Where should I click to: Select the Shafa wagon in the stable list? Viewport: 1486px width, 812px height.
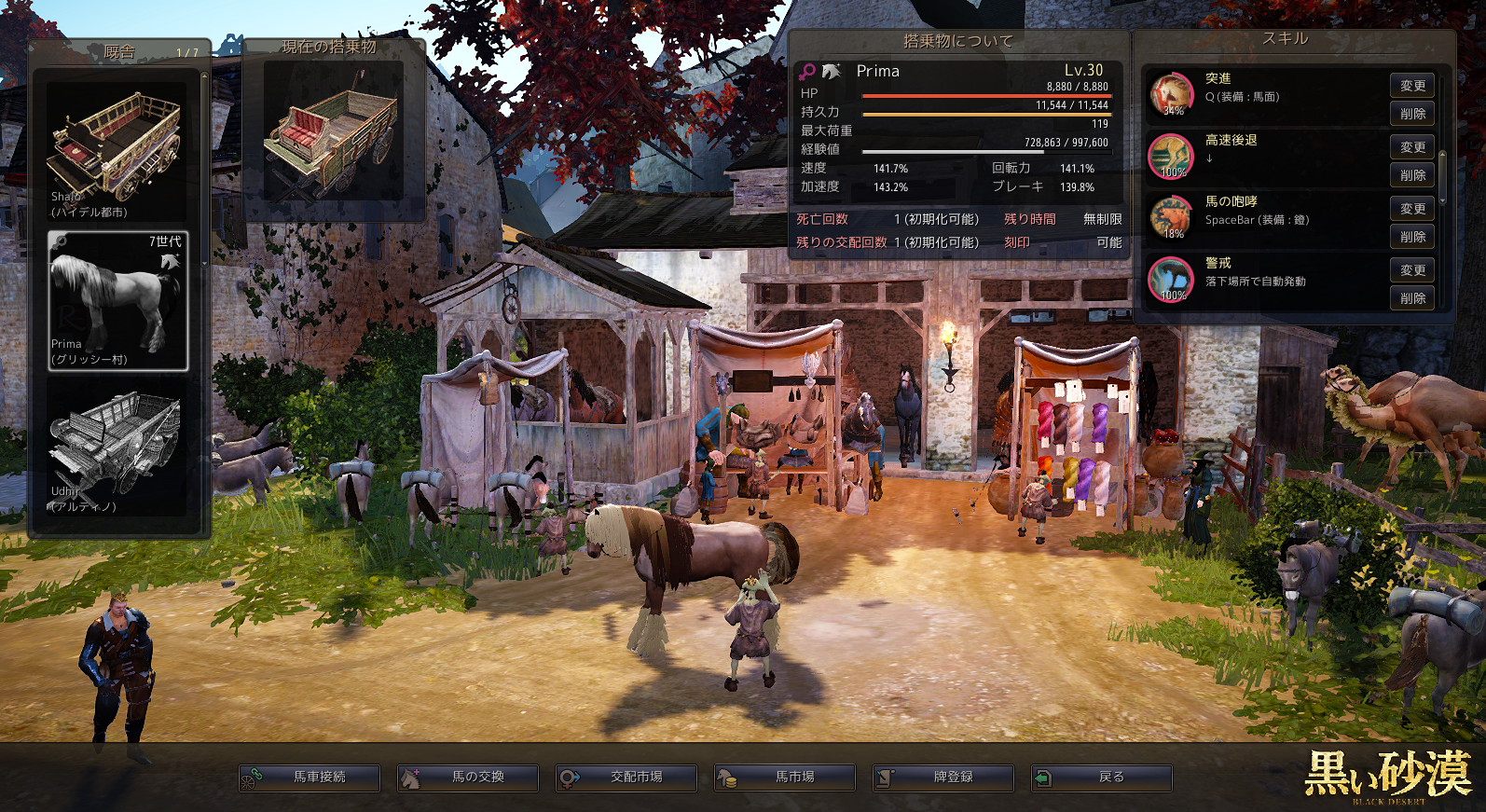[x=117, y=152]
